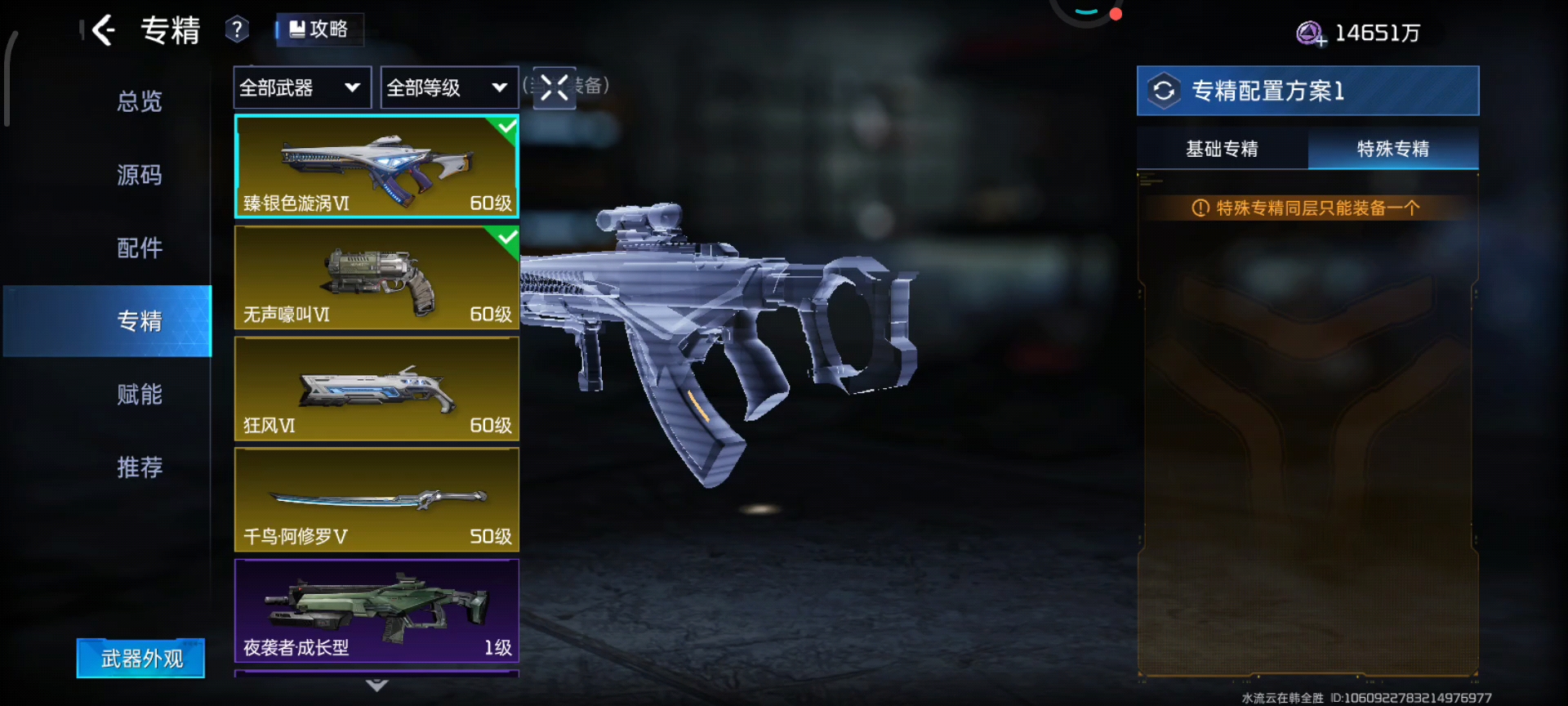Expand the 全部武器 dropdown
1568x706 pixels.
pyautogui.click(x=301, y=87)
